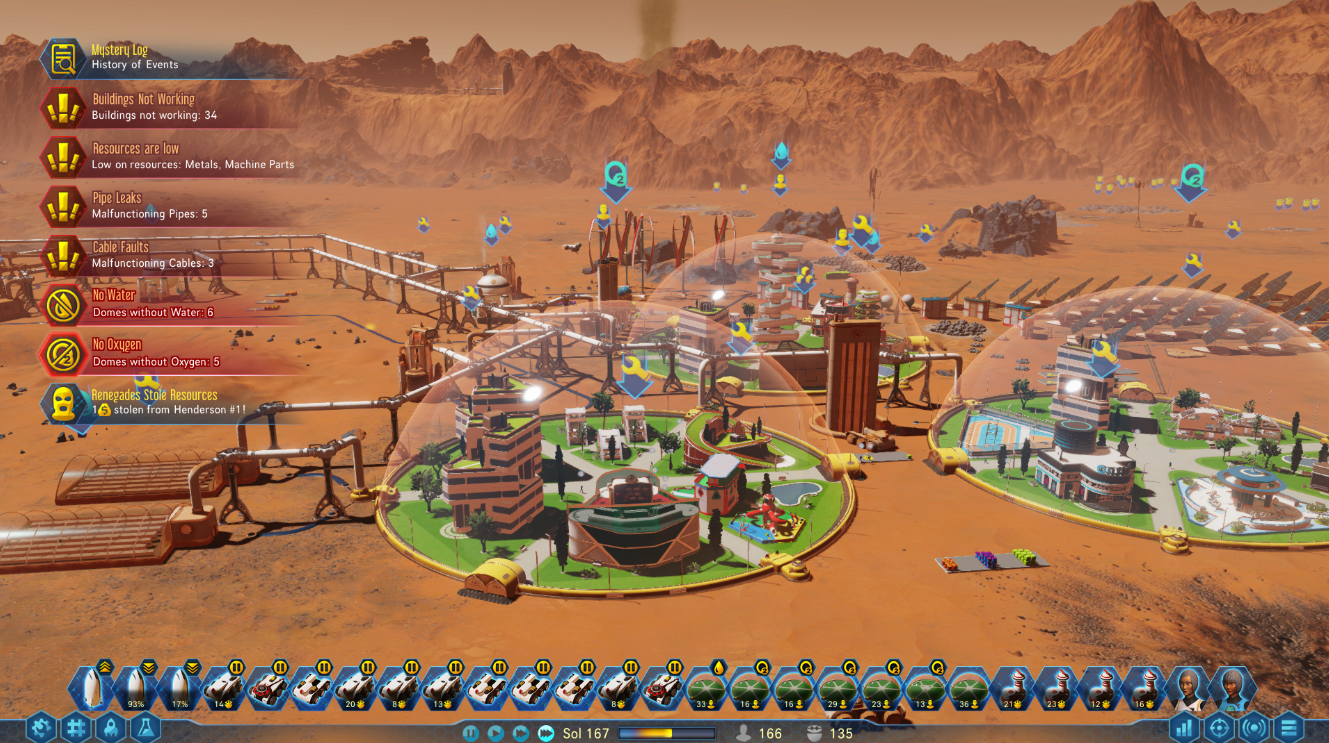
Task: Enable fastest game speed
Action: tap(546, 732)
